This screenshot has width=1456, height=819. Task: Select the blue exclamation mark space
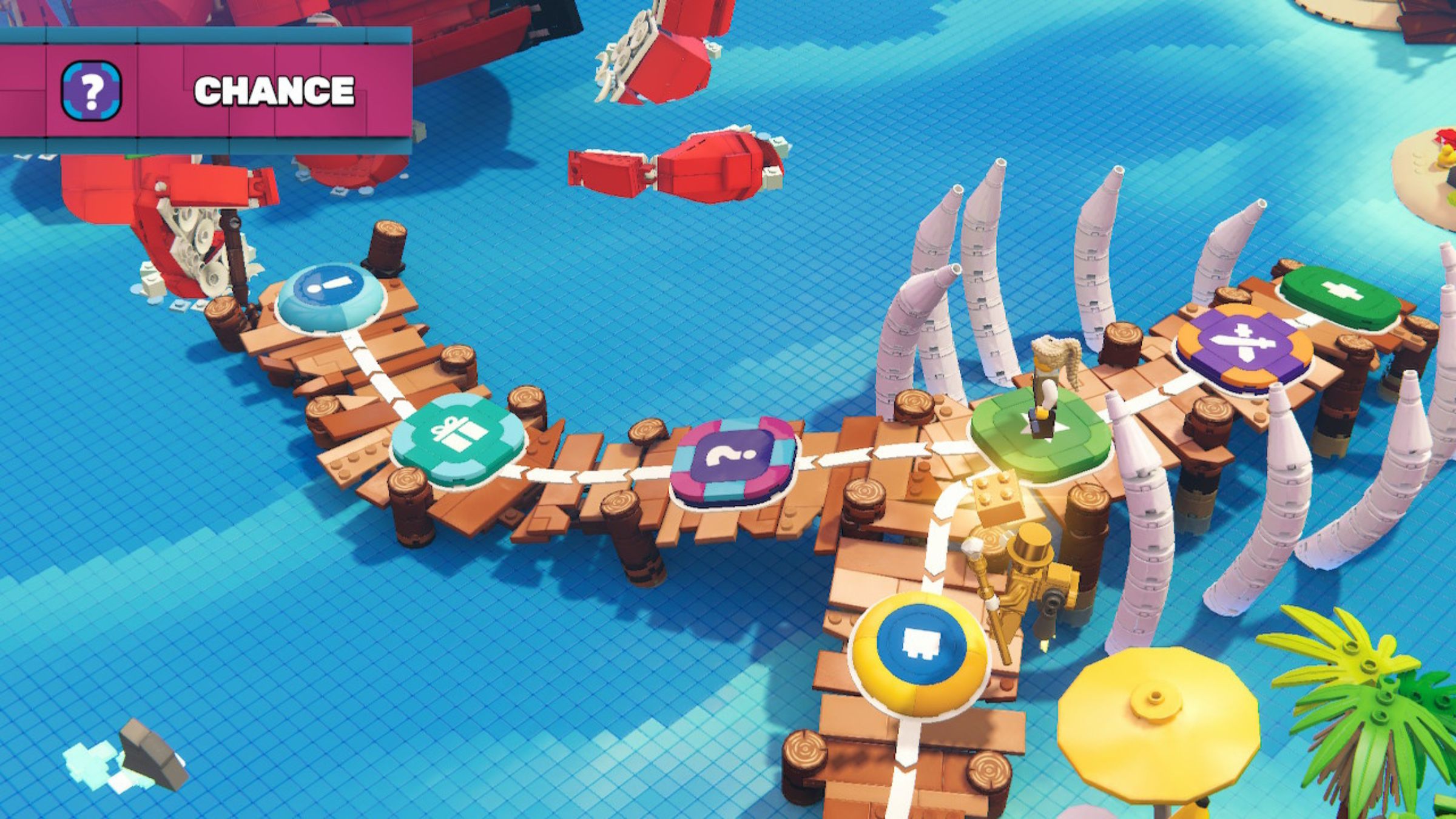tap(331, 295)
